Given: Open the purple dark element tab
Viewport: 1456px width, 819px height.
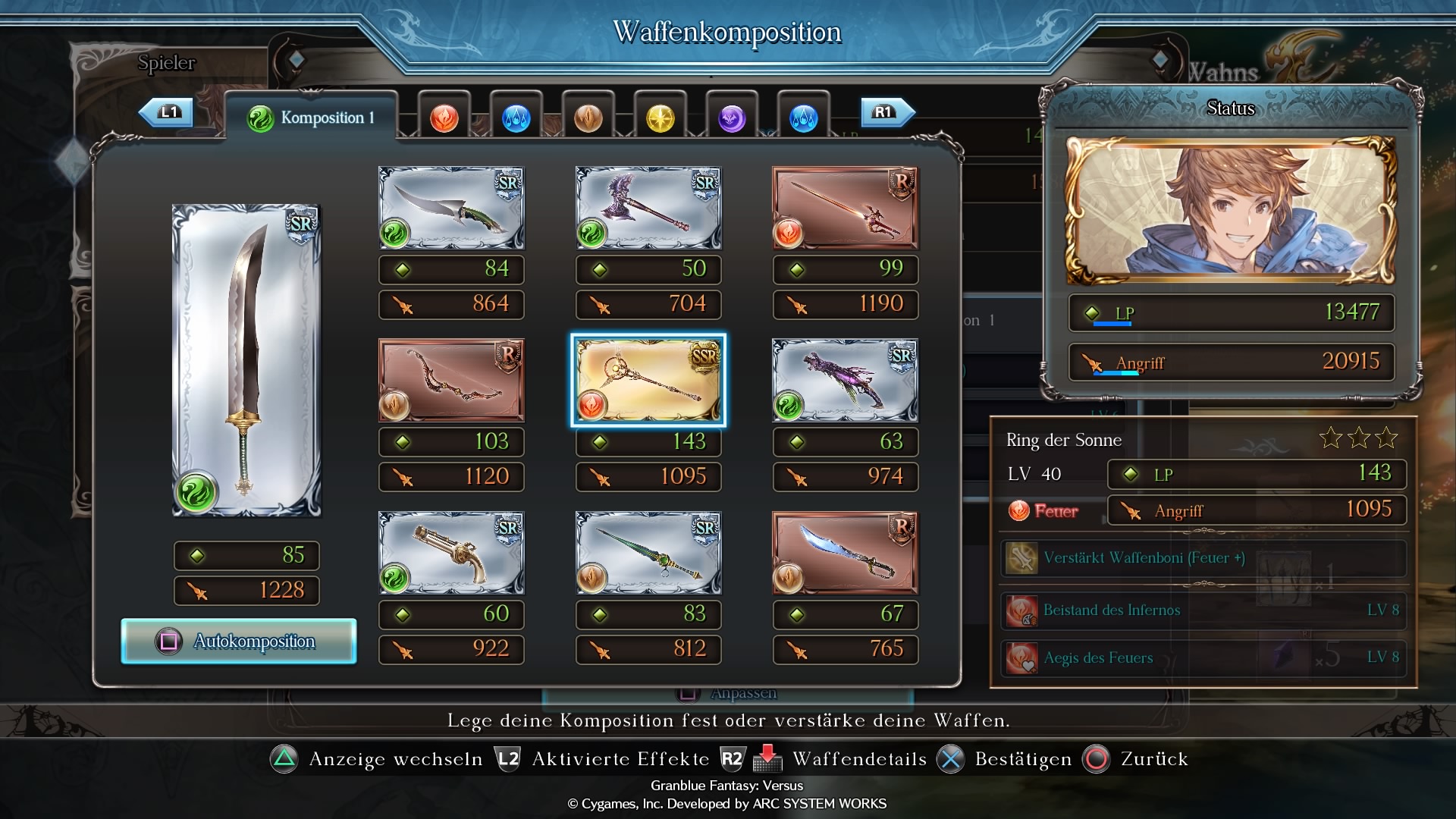Looking at the screenshot, I should pyautogui.click(x=732, y=118).
